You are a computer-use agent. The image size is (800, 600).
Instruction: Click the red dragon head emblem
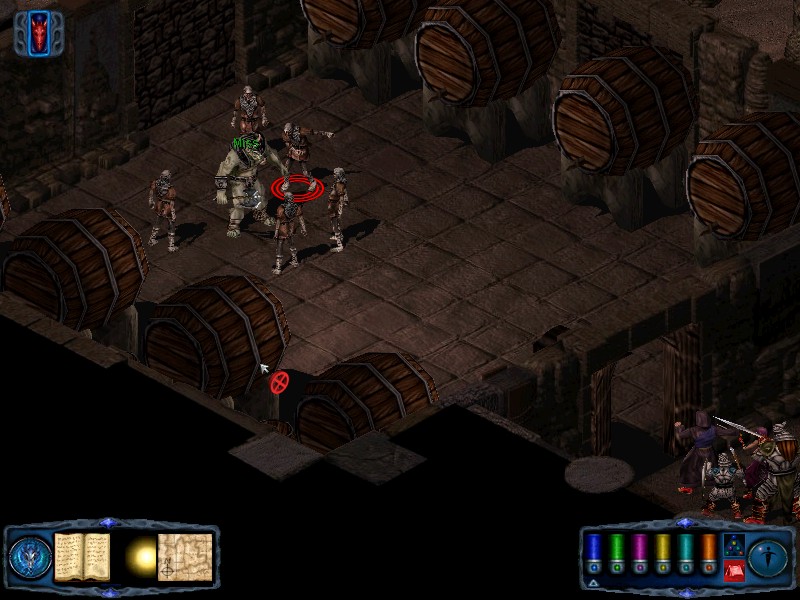tap(40, 32)
